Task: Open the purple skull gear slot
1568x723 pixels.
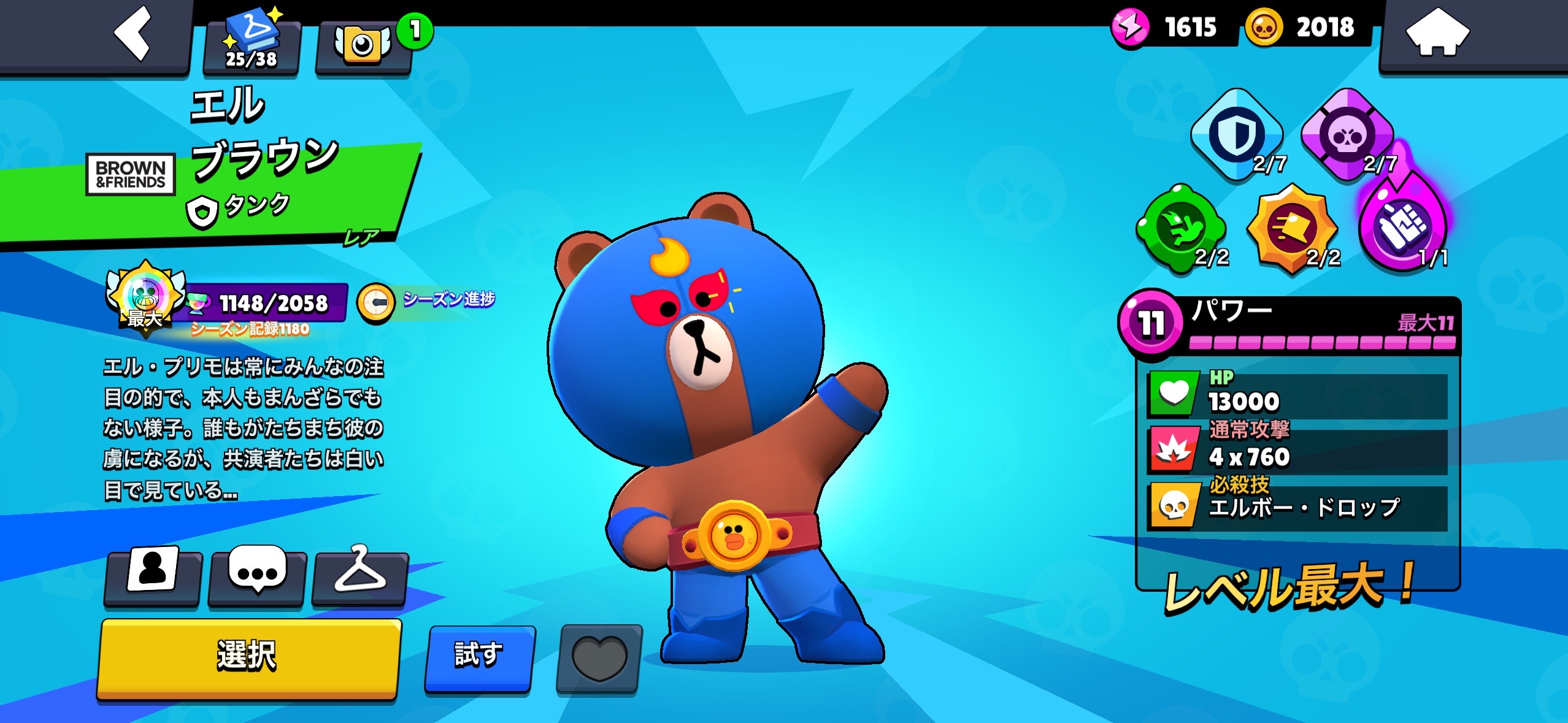Action: point(1347,135)
